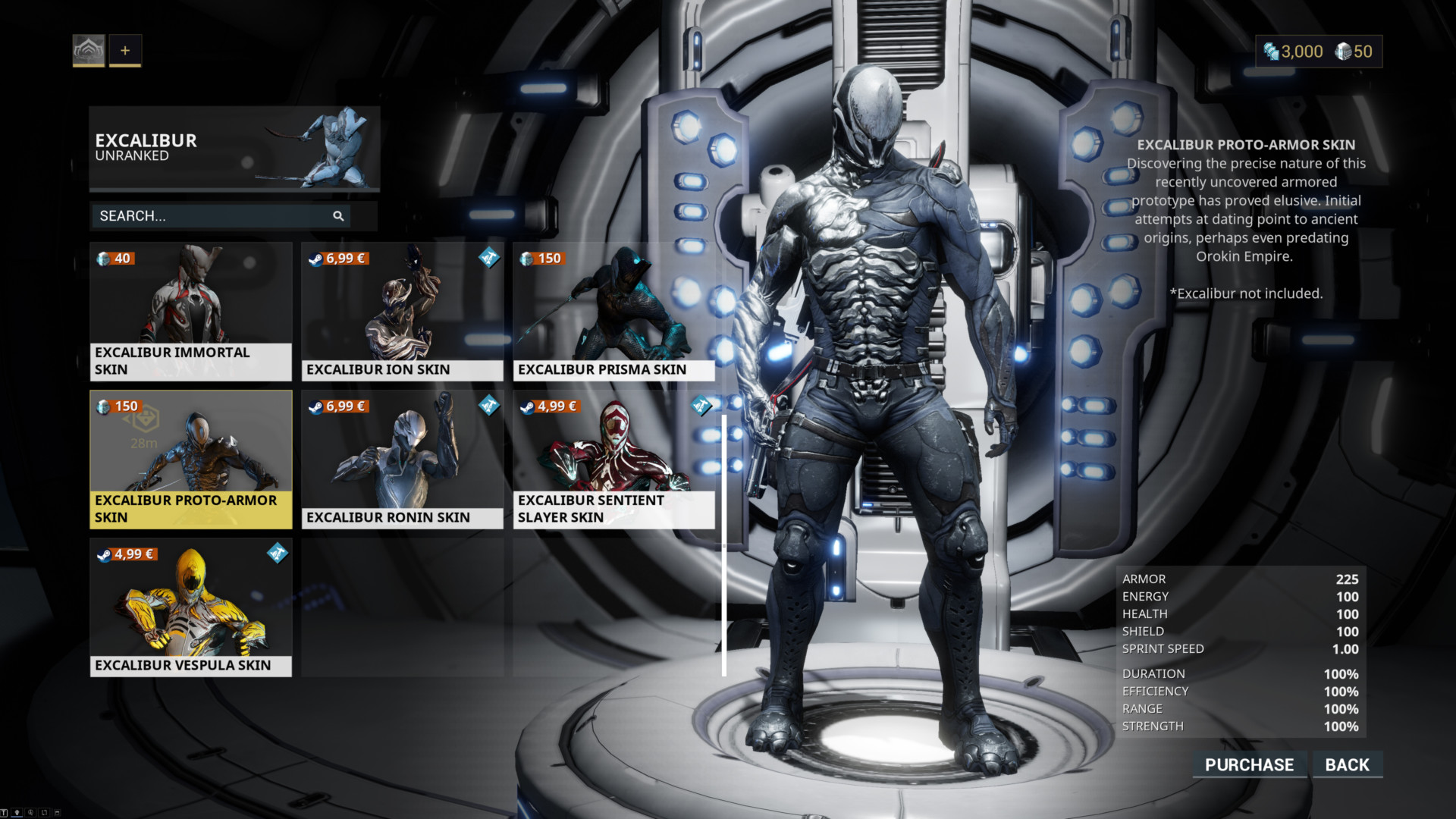Select the Excalibur Immortal Skin tile
Screen dimensions: 1456x819
pyautogui.click(x=190, y=311)
